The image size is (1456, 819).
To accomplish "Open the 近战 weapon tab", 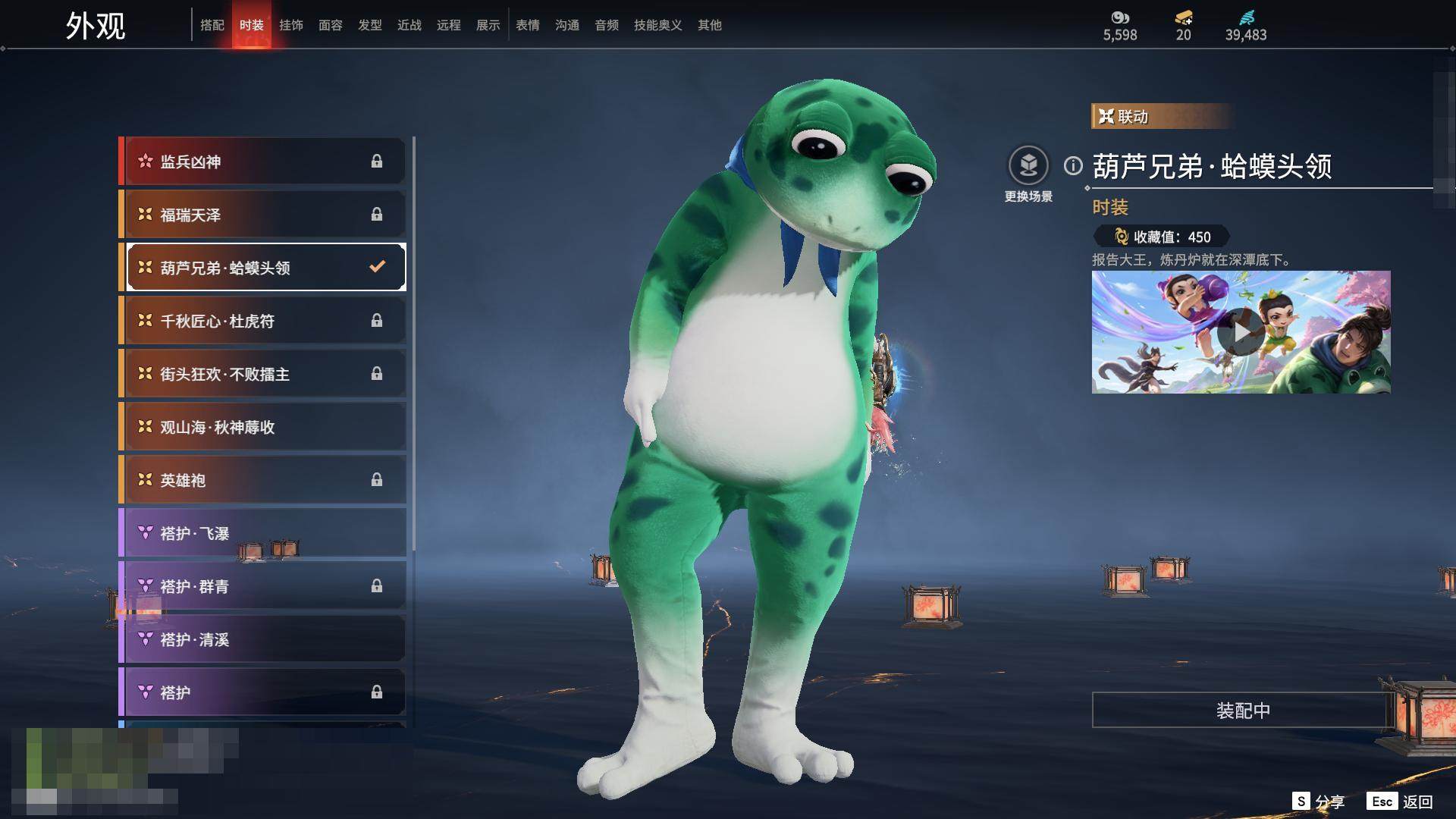I will [x=409, y=25].
